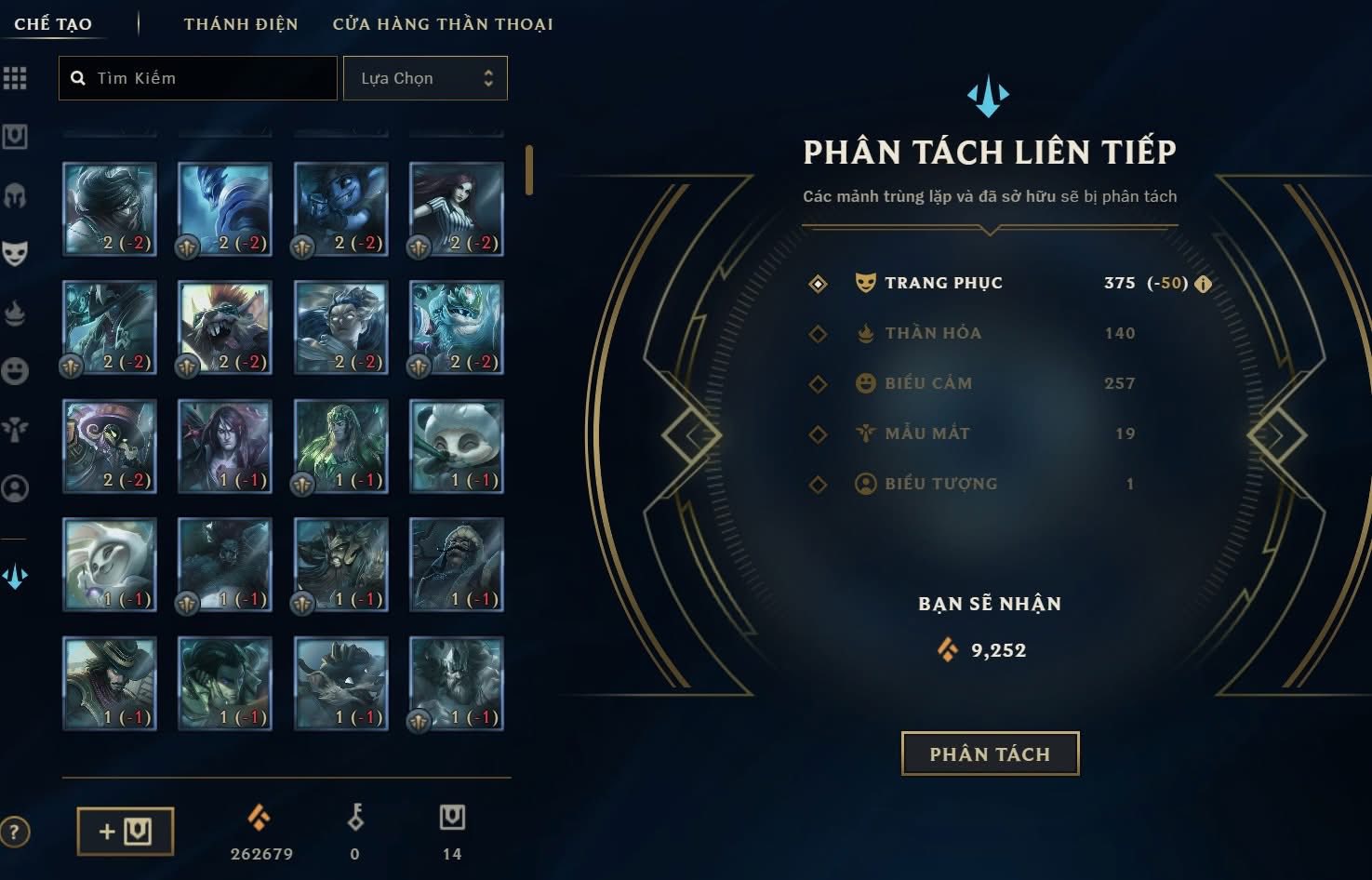Select the mask skins category icon

[15, 252]
